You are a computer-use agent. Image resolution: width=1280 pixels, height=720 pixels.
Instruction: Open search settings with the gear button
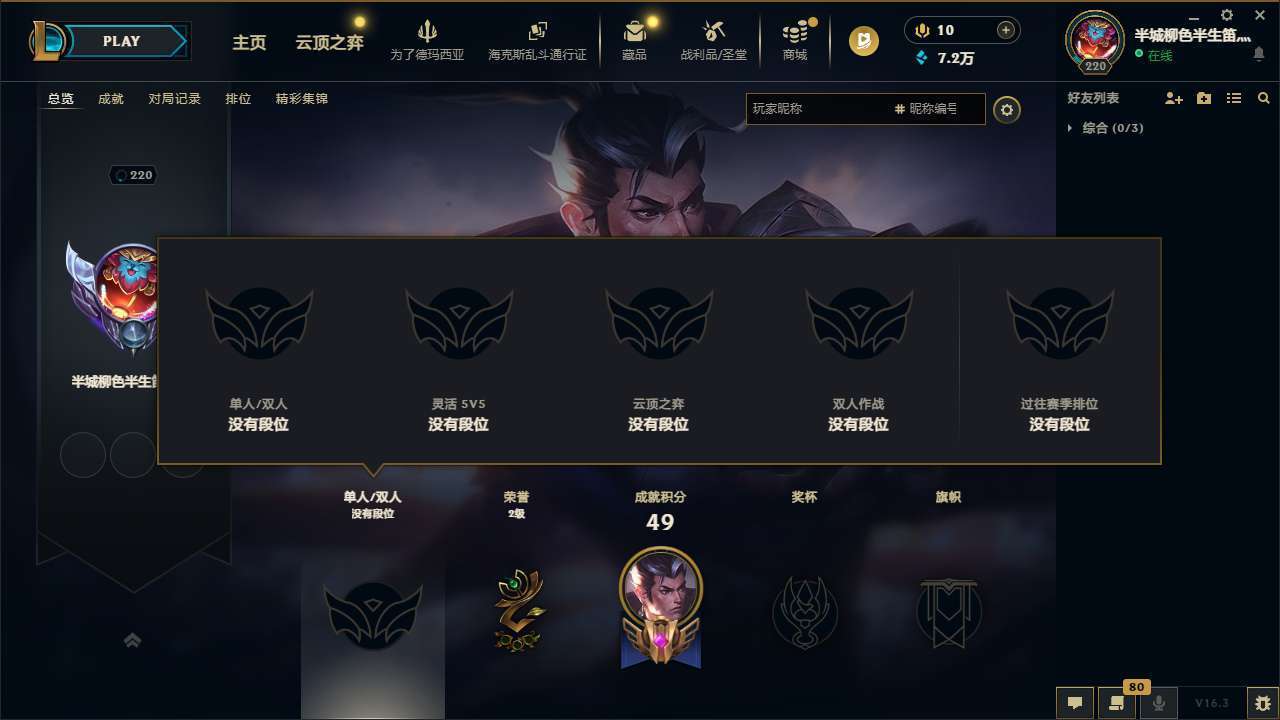[1007, 109]
